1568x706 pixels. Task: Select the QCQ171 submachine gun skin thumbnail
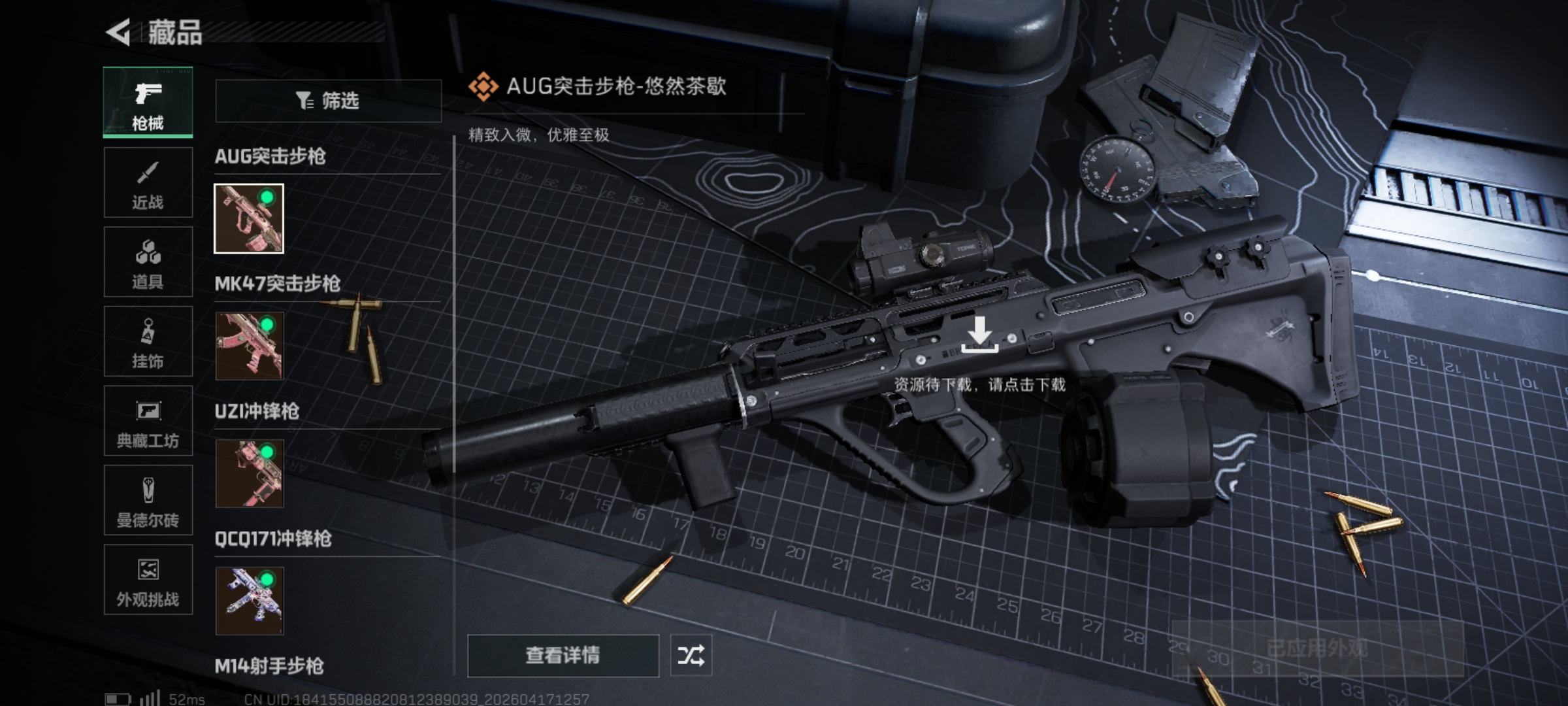249,601
